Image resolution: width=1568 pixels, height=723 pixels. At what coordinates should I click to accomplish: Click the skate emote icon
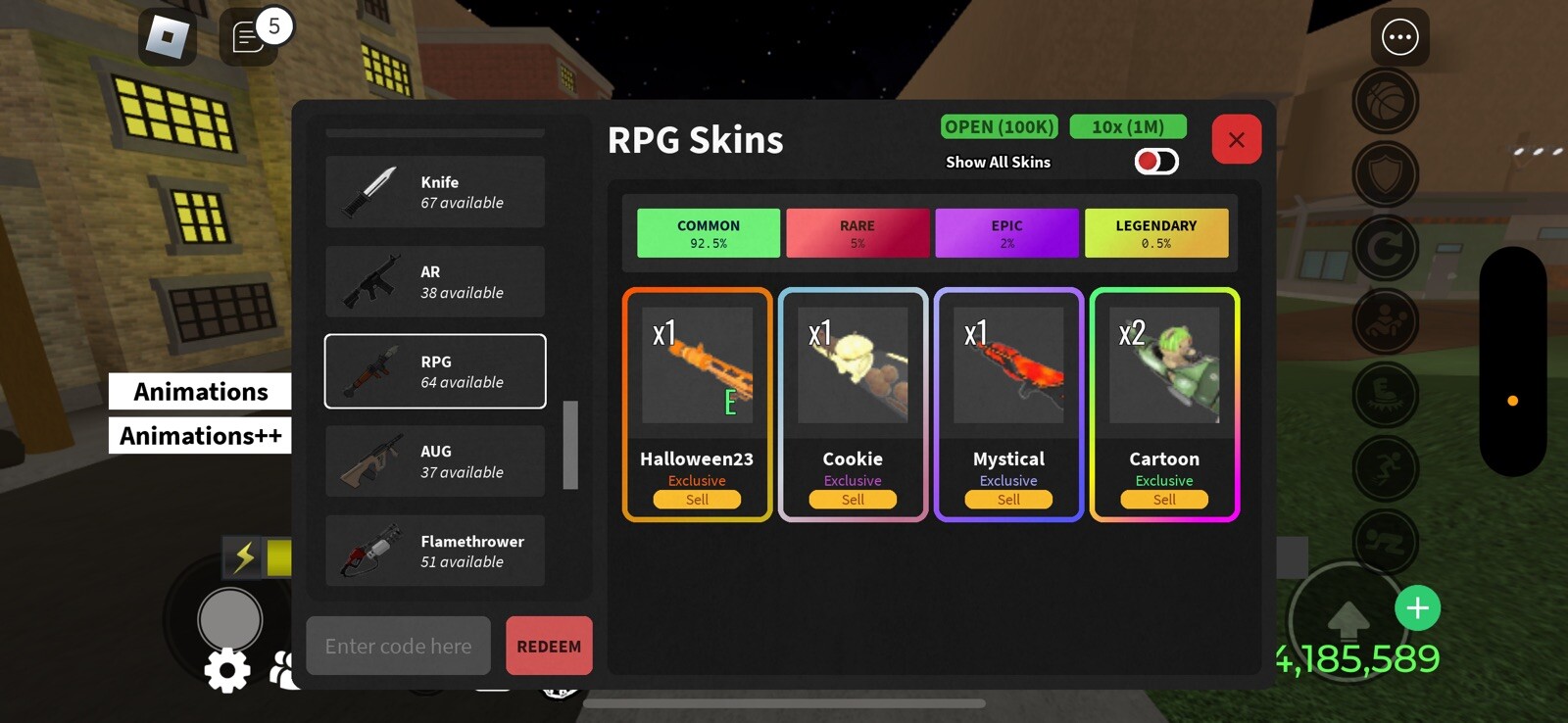click(1386, 392)
